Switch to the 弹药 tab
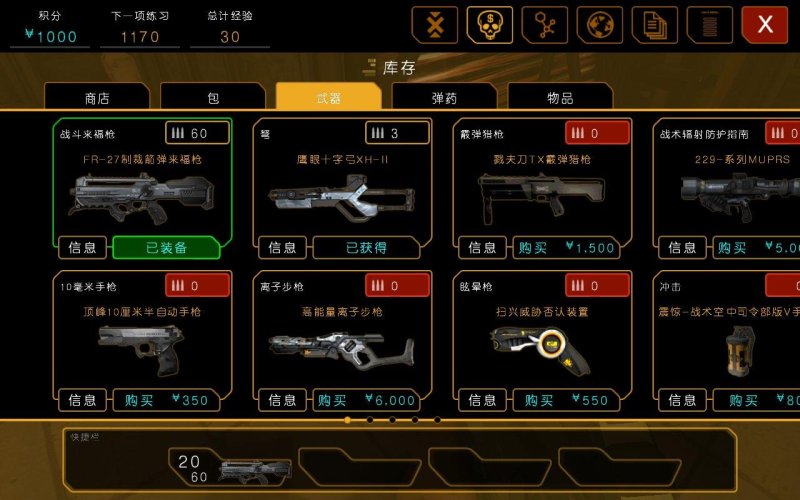Viewport: 800px width, 500px height. pos(445,98)
